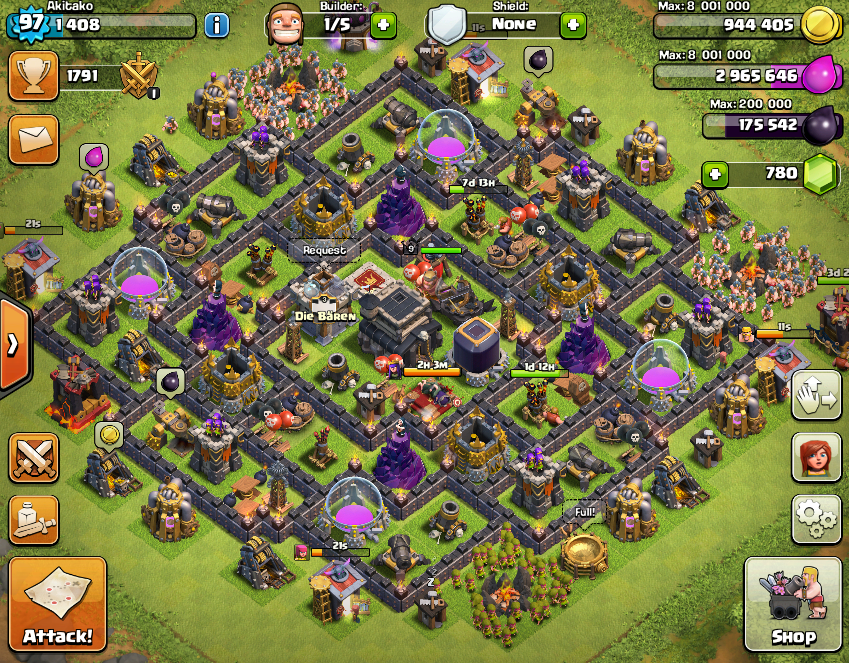Click the blue info button

point(217,25)
